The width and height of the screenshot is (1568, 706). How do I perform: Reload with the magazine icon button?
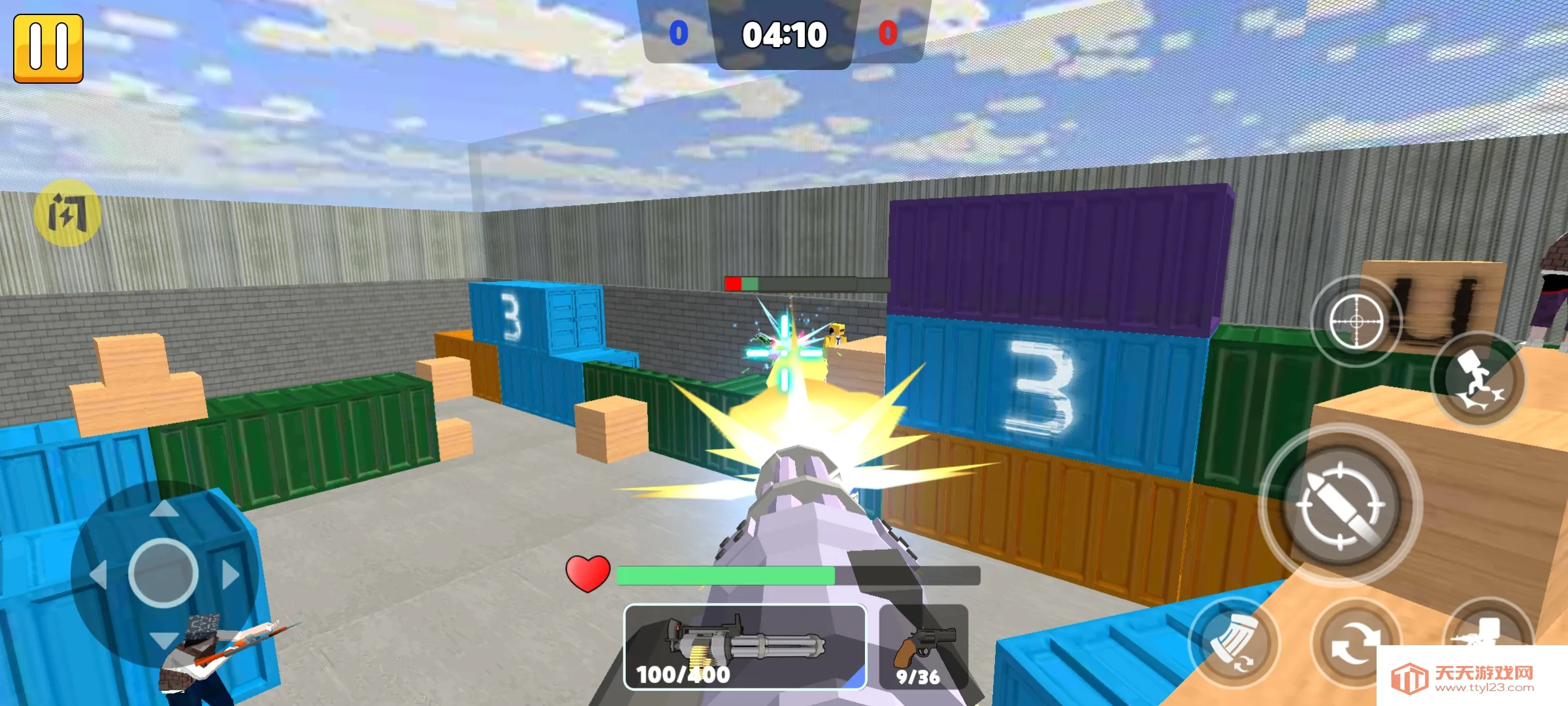(1232, 643)
